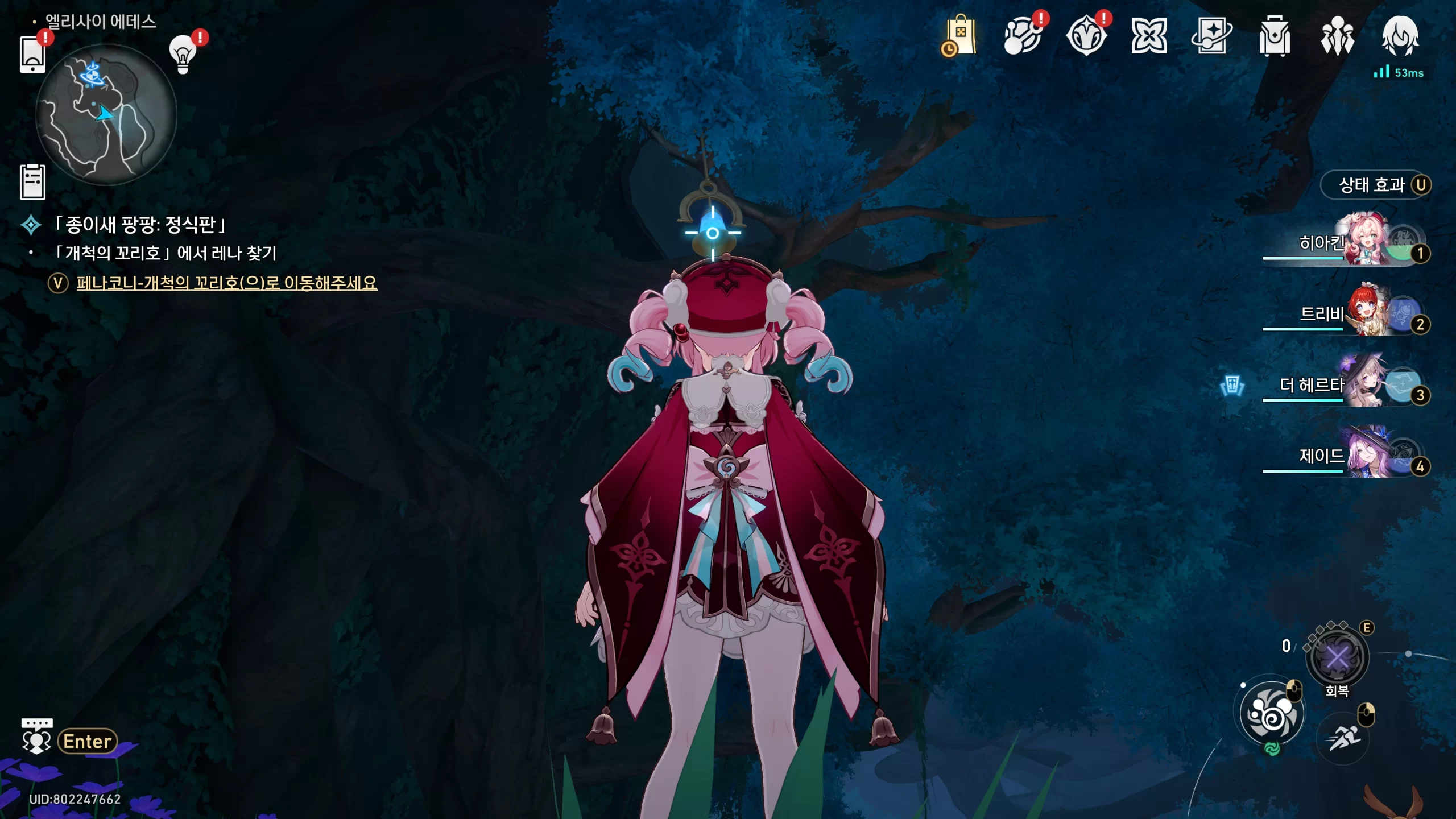Use the swirl basic attack button
The height and width of the screenshot is (819, 1456).
[x=1272, y=714]
